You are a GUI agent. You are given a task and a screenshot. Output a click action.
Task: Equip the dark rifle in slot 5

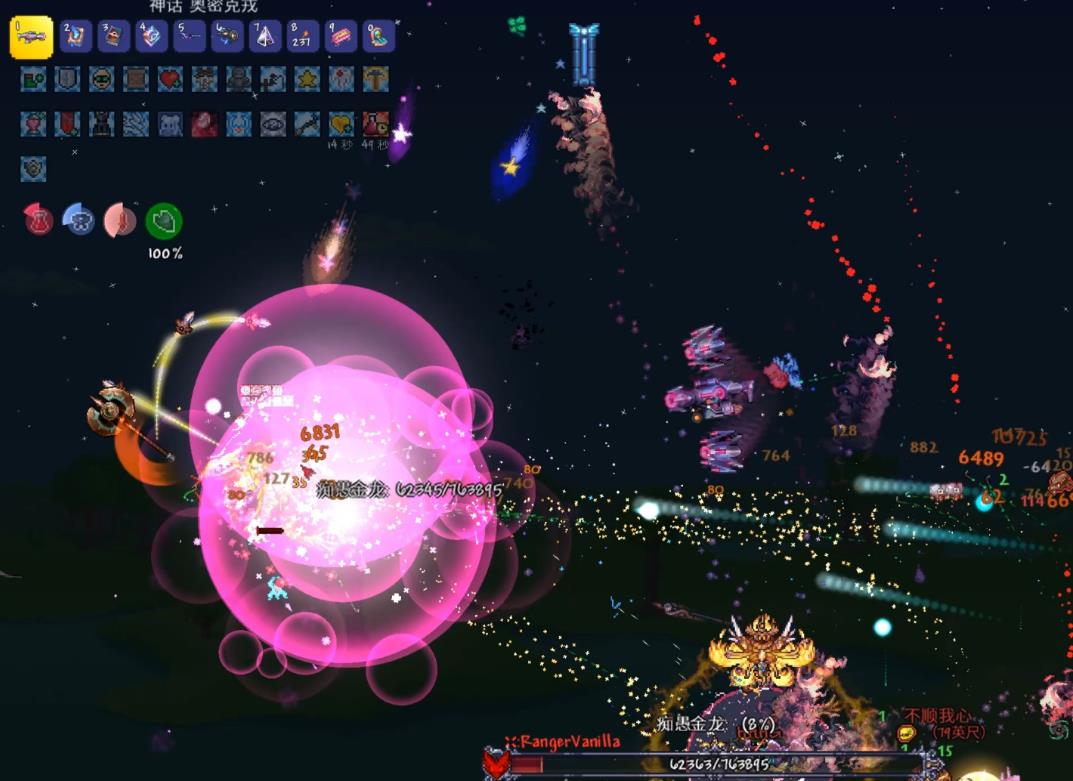point(190,37)
